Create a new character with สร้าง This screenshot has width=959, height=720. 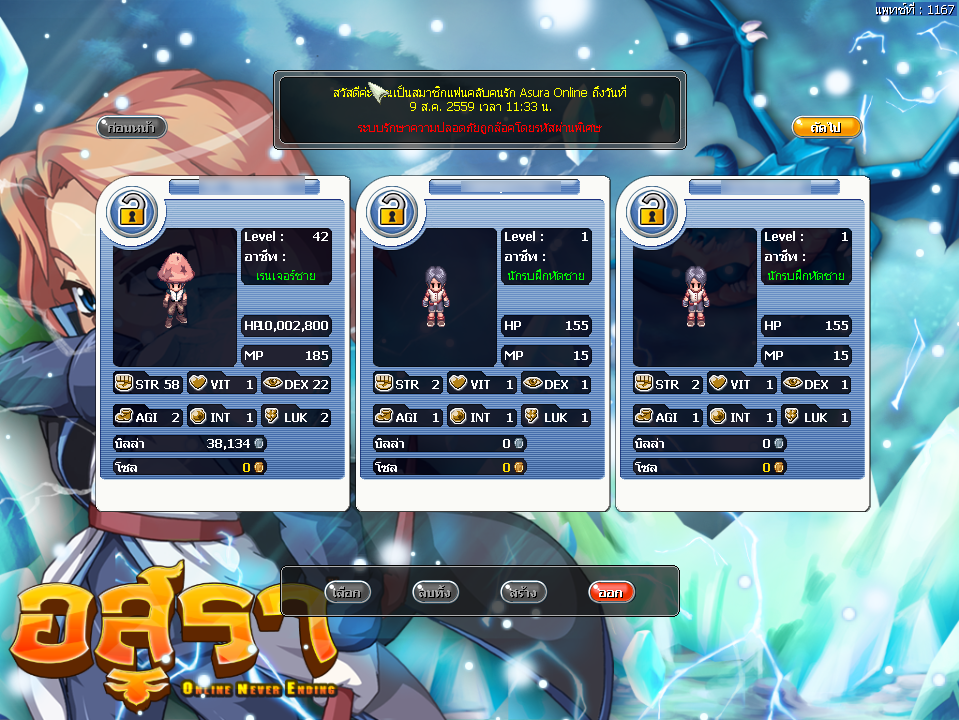click(x=523, y=592)
